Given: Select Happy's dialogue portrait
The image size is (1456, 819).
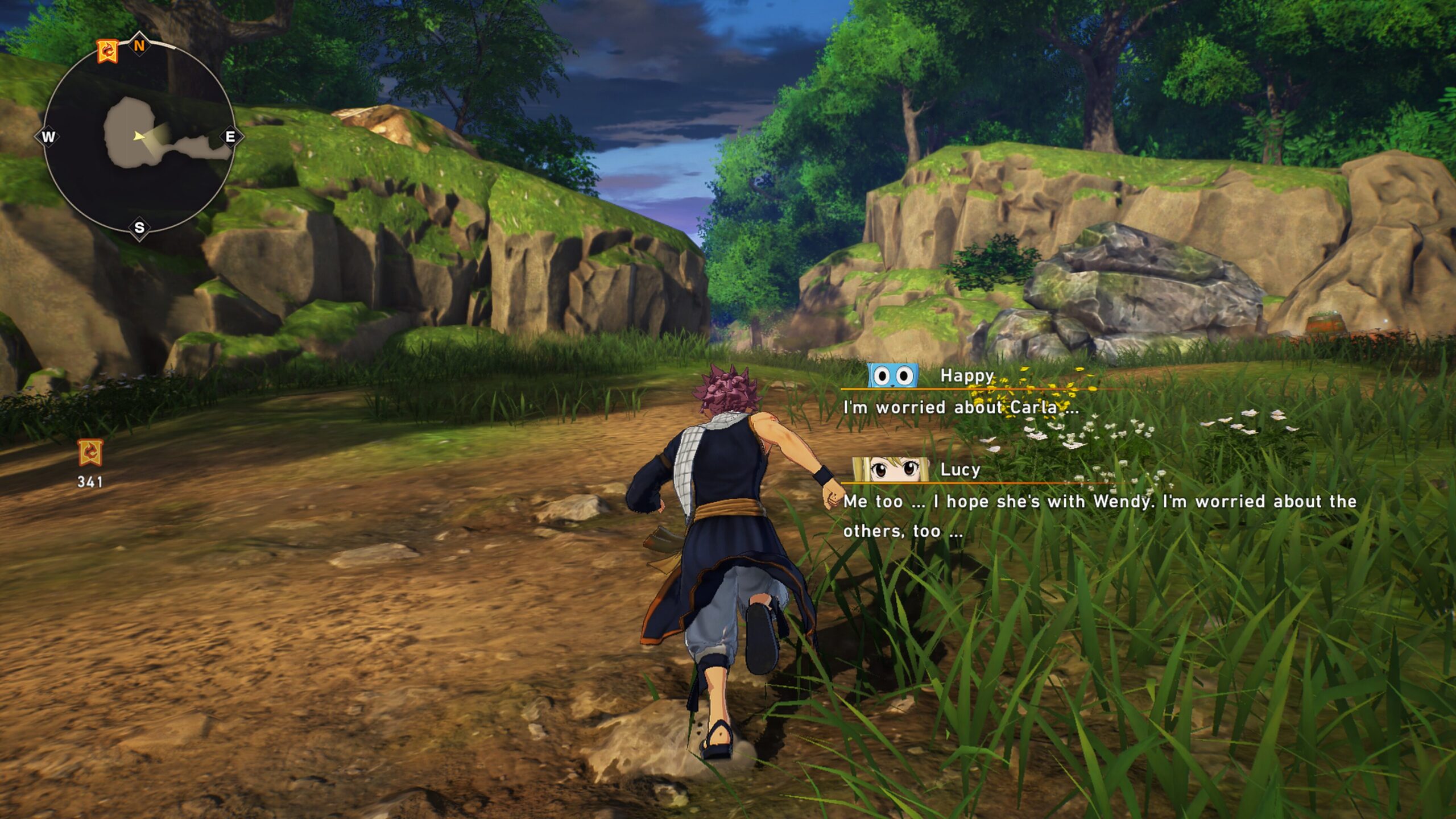Looking at the screenshot, I should [893, 376].
